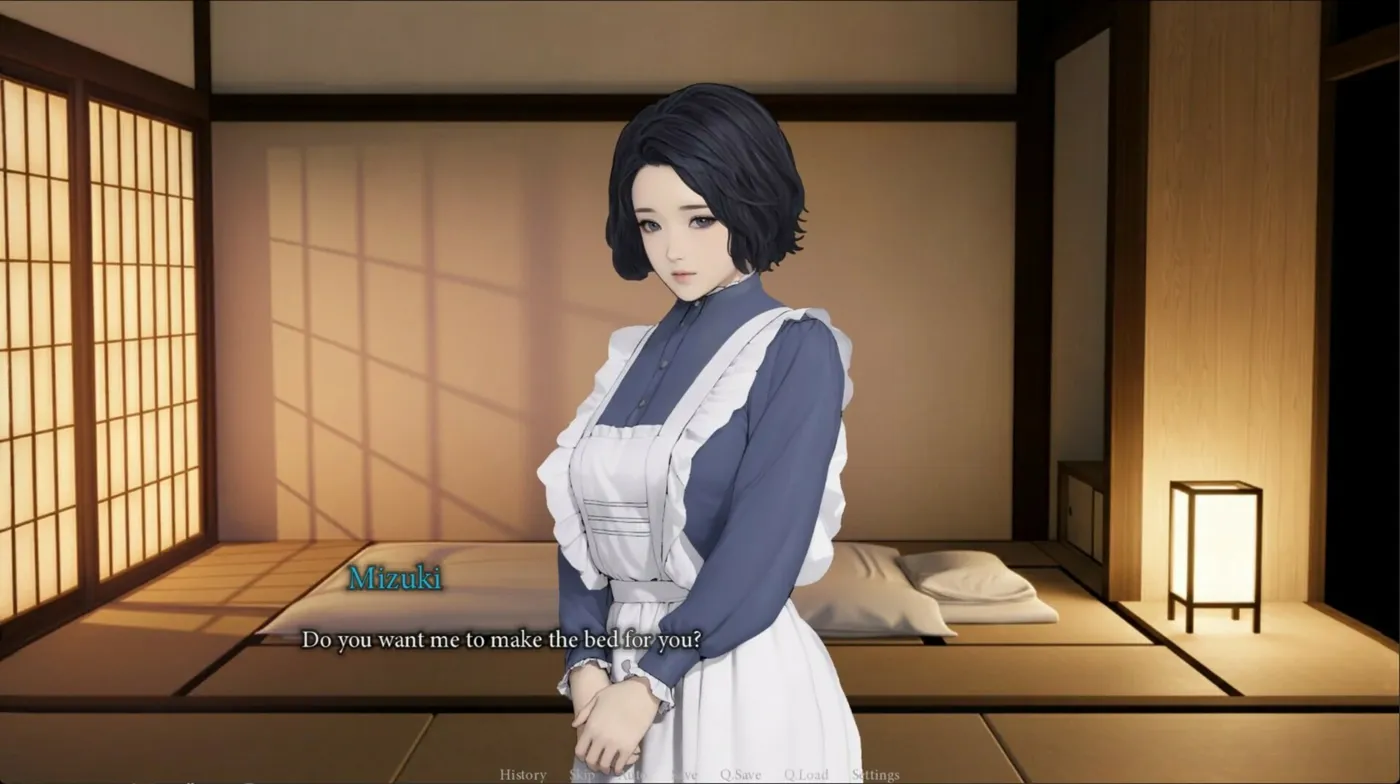Screen dimensions: 1400x784
Task: Select Q.Load to quick load
Action: (806, 775)
